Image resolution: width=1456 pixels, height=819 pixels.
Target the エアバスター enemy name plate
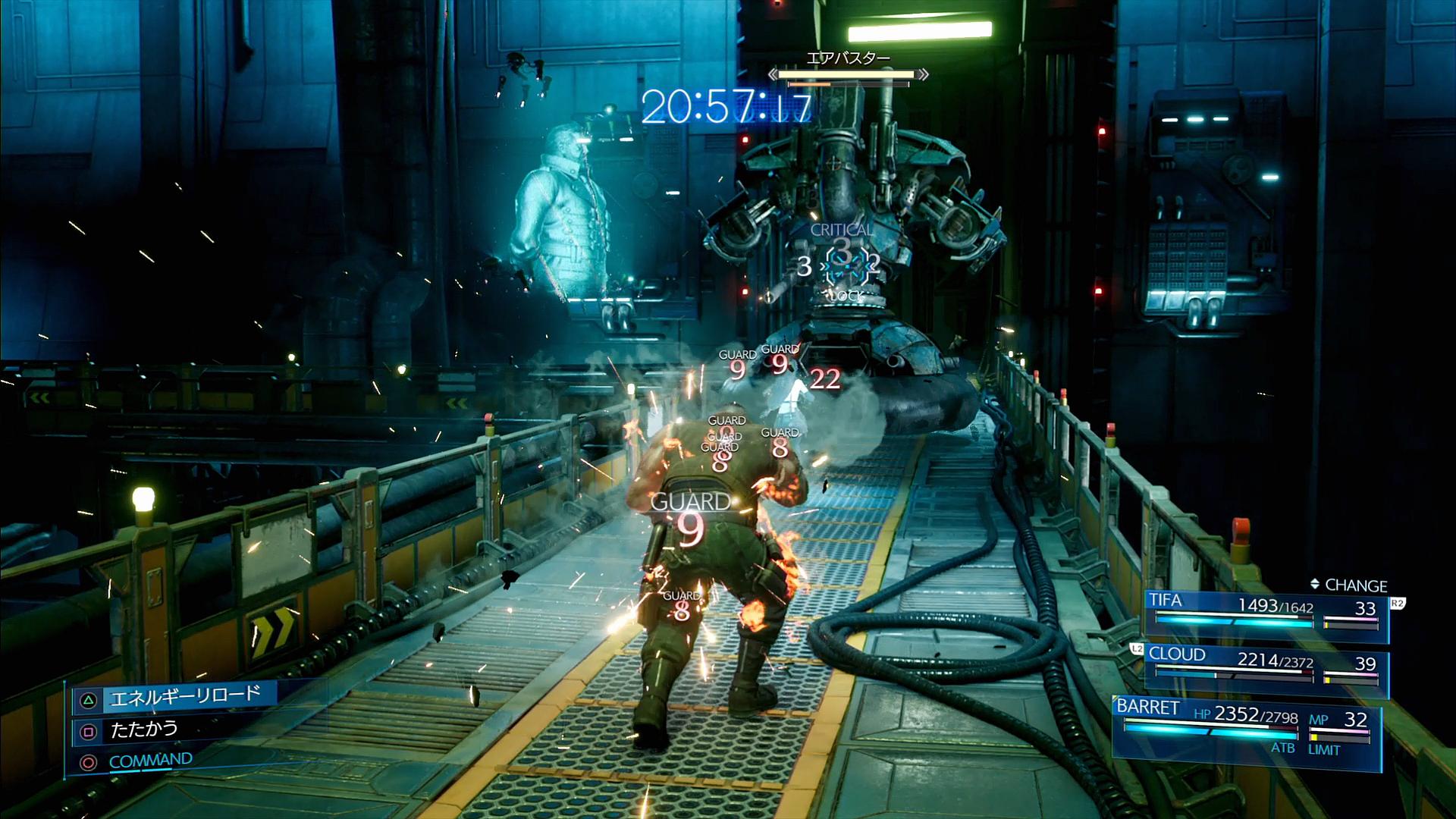[847, 58]
